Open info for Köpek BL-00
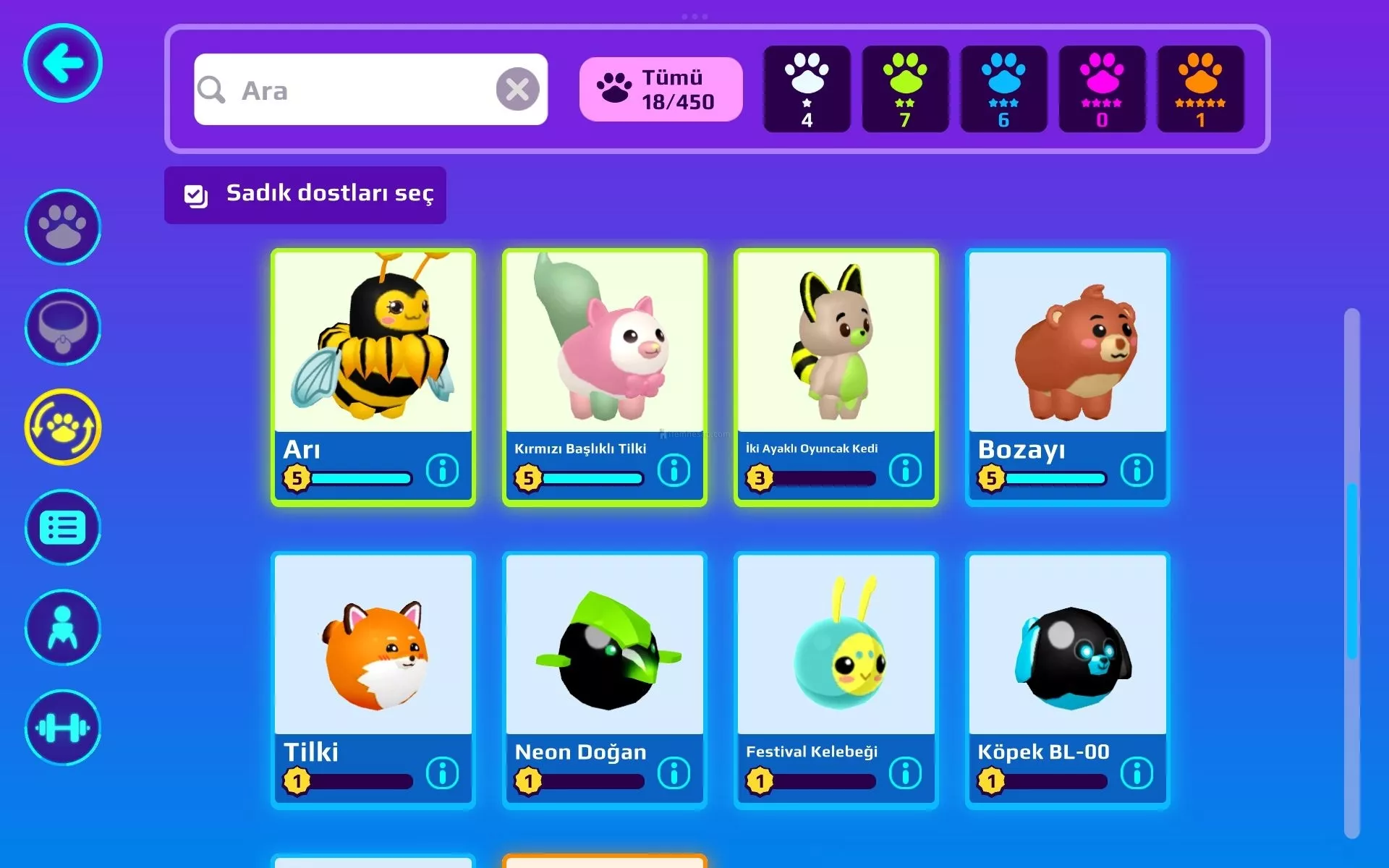The width and height of the screenshot is (1389, 868). click(1137, 773)
